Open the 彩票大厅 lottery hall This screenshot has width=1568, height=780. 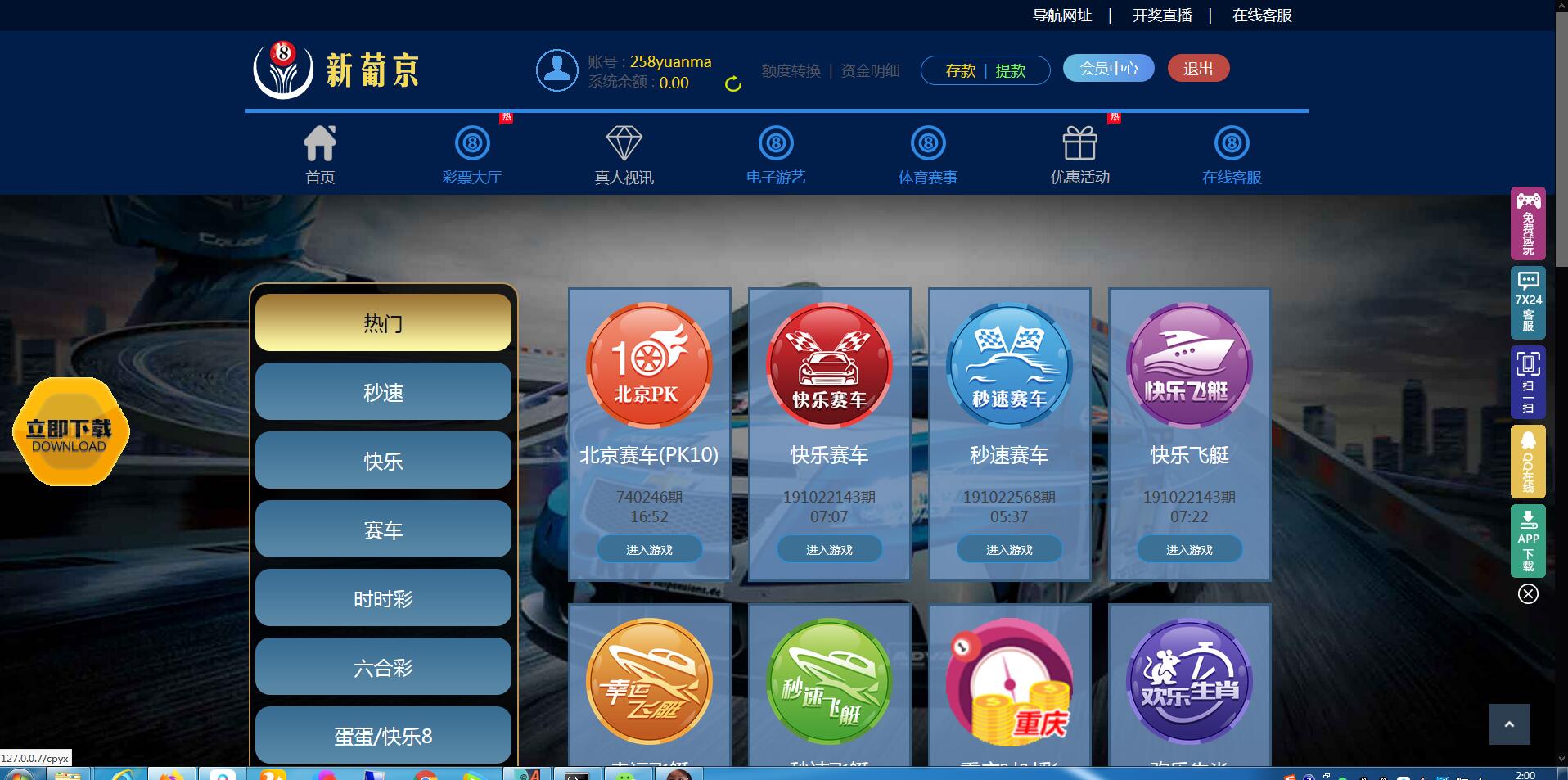pos(472,155)
